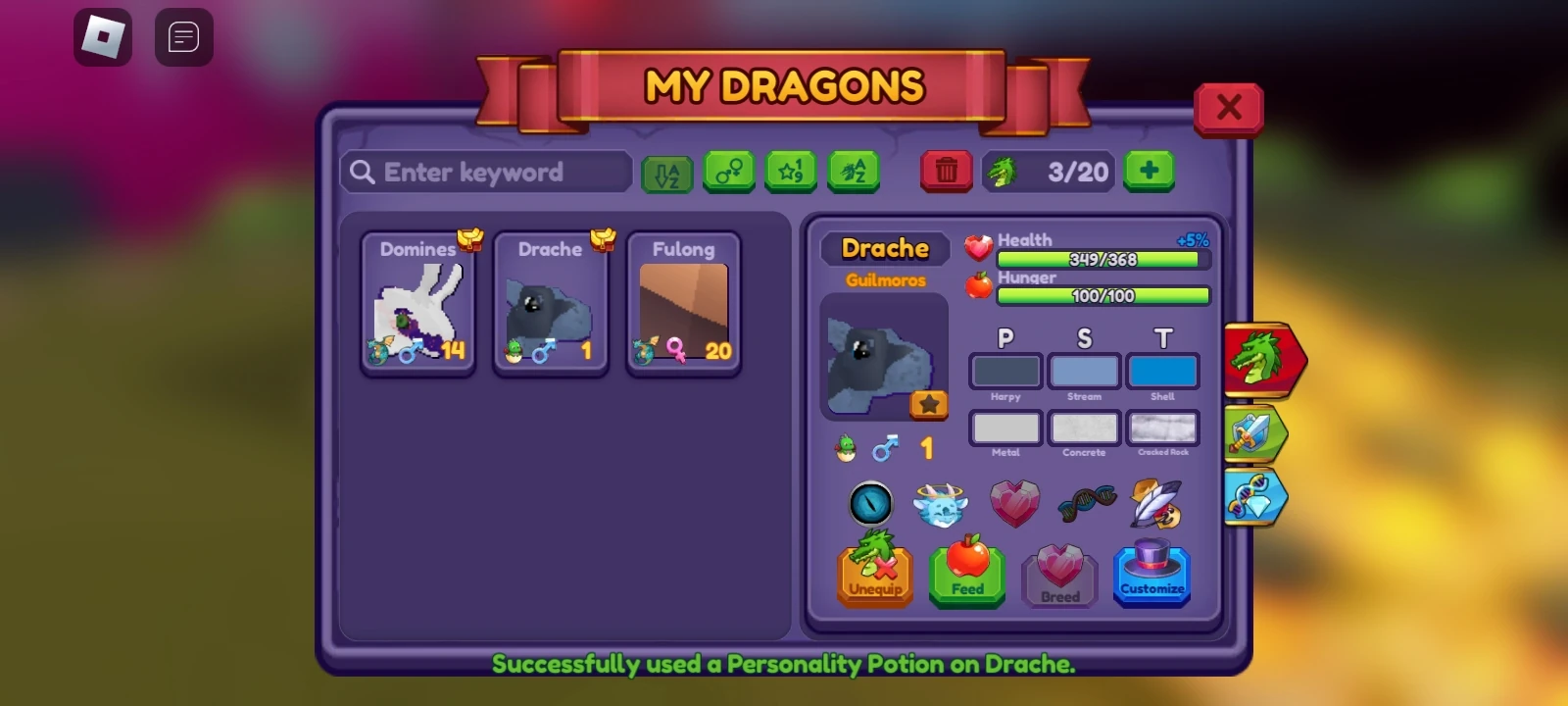Sort dragons alphabetically with dragon A-Z icon
Viewport: 1568px width, 706px height.
(851, 172)
